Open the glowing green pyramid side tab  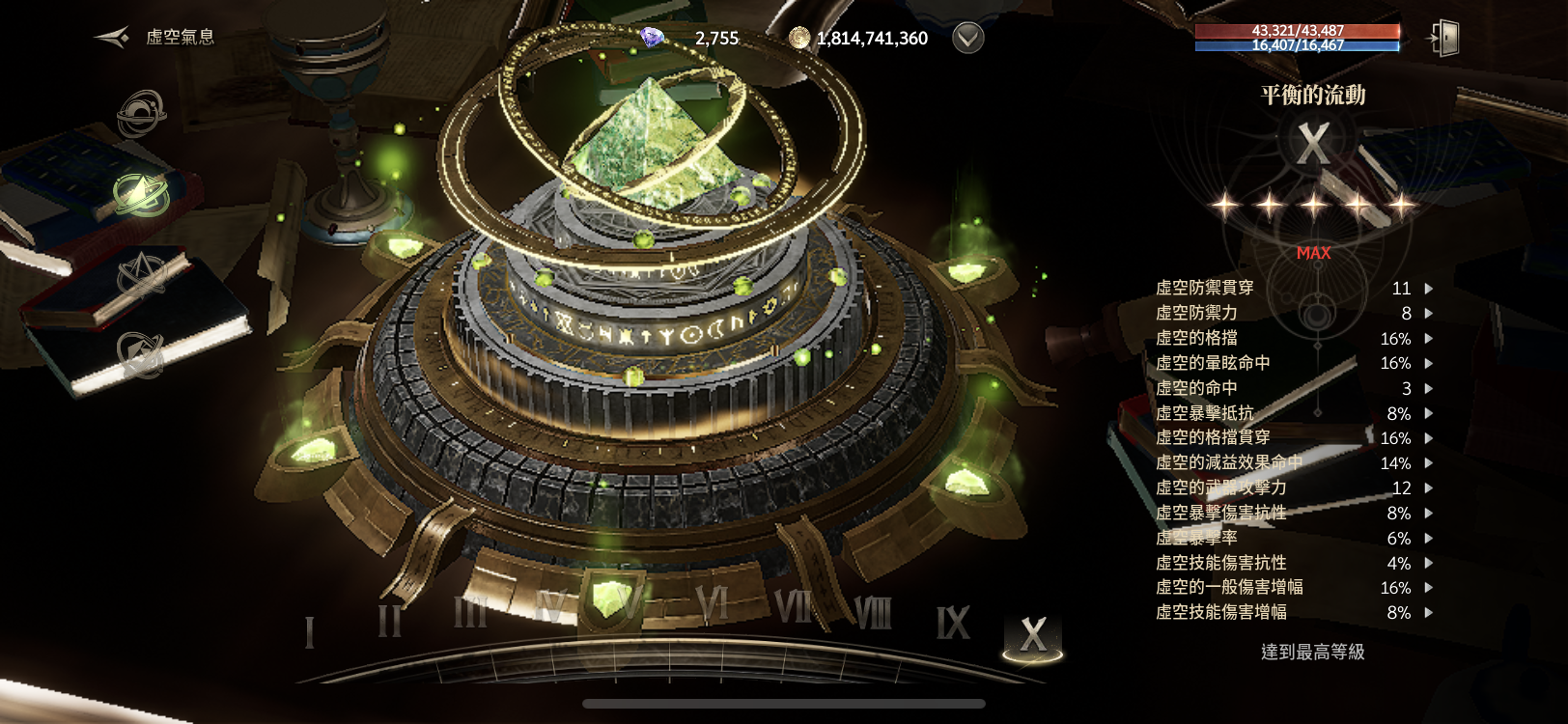click(x=141, y=194)
